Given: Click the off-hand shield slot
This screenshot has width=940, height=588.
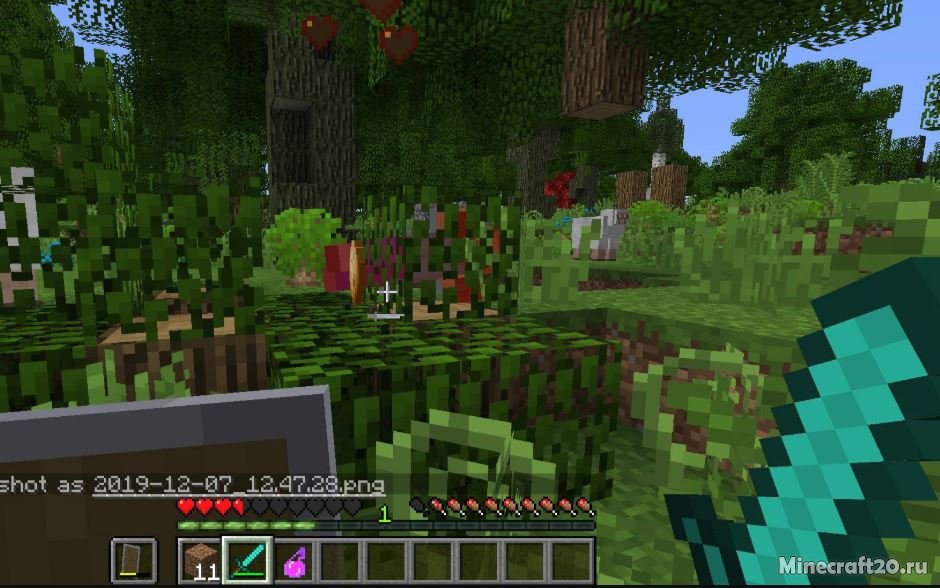Looking at the screenshot, I should tap(133, 560).
